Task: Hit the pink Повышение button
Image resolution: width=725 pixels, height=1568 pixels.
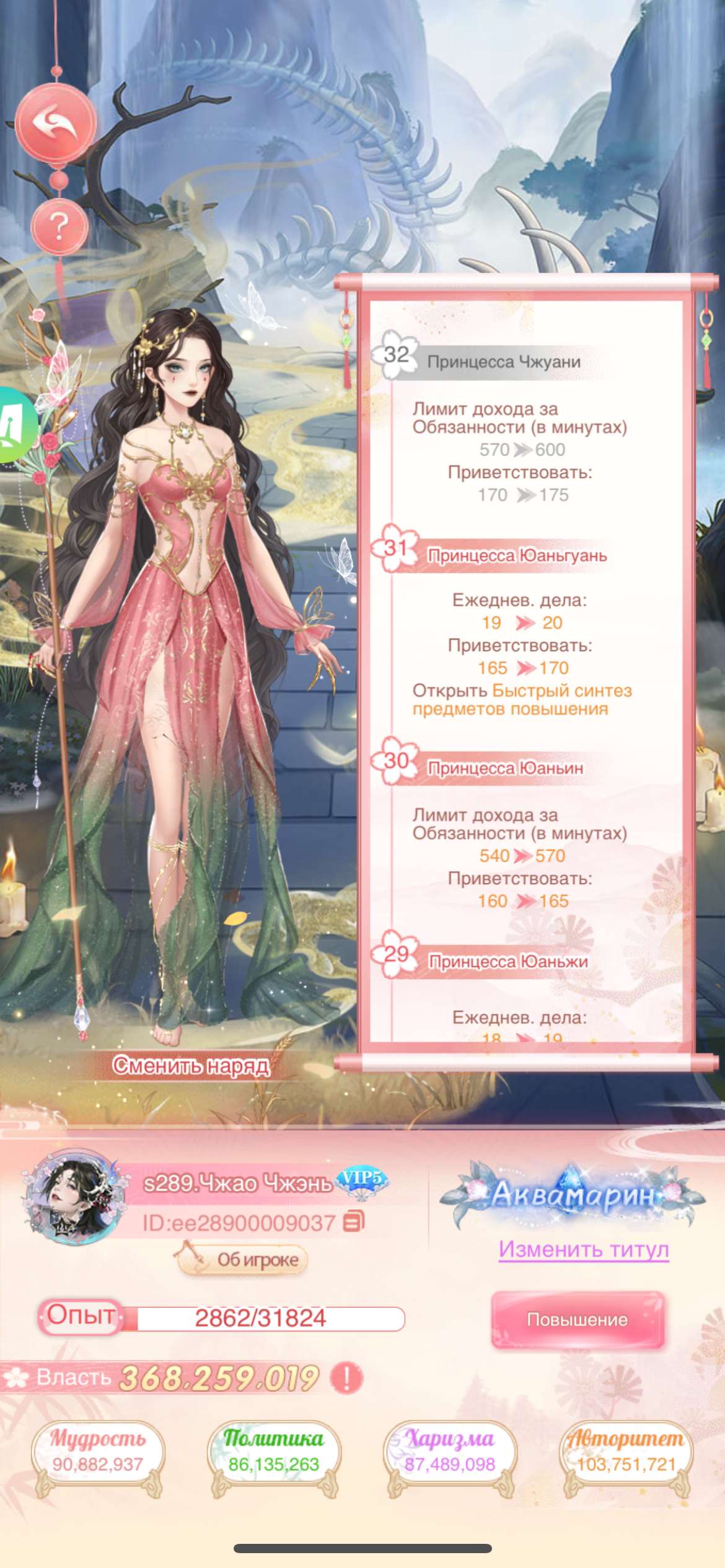Action: (x=578, y=1319)
